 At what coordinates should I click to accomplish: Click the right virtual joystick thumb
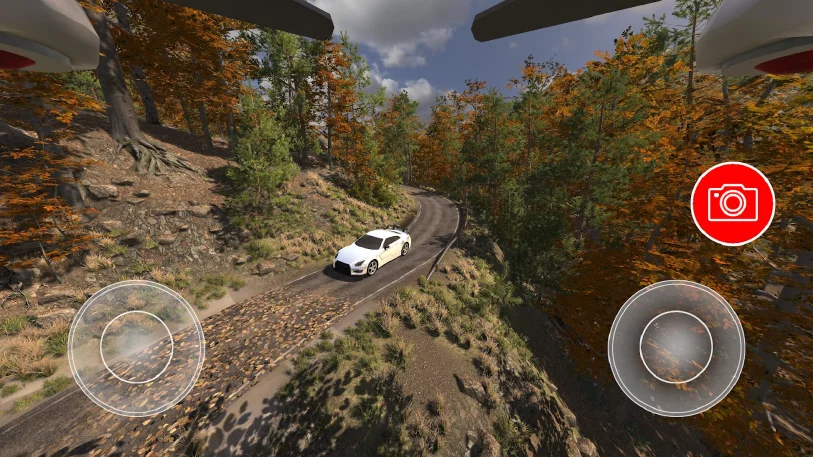(676, 346)
